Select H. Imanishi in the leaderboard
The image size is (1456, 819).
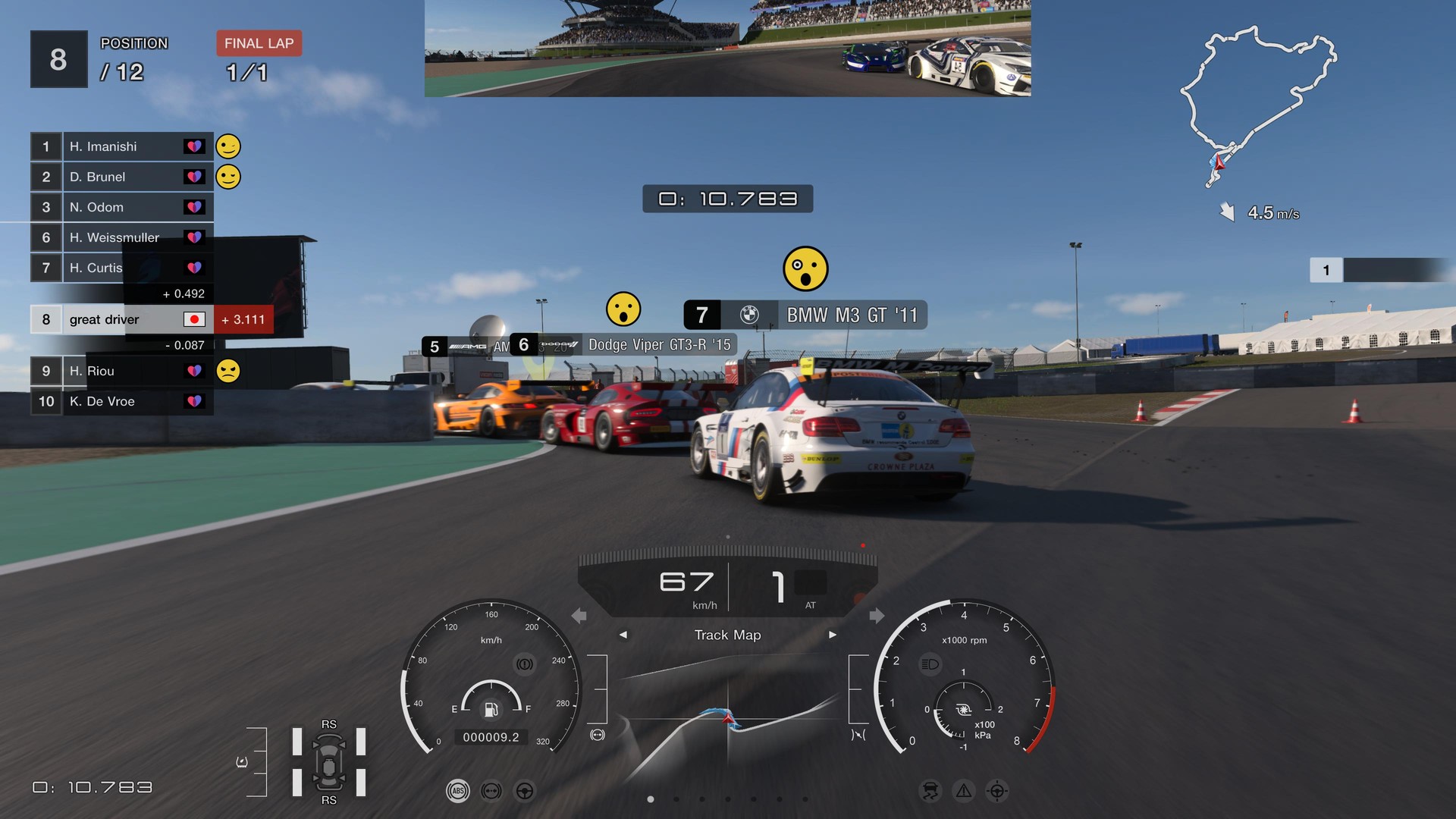click(x=121, y=146)
